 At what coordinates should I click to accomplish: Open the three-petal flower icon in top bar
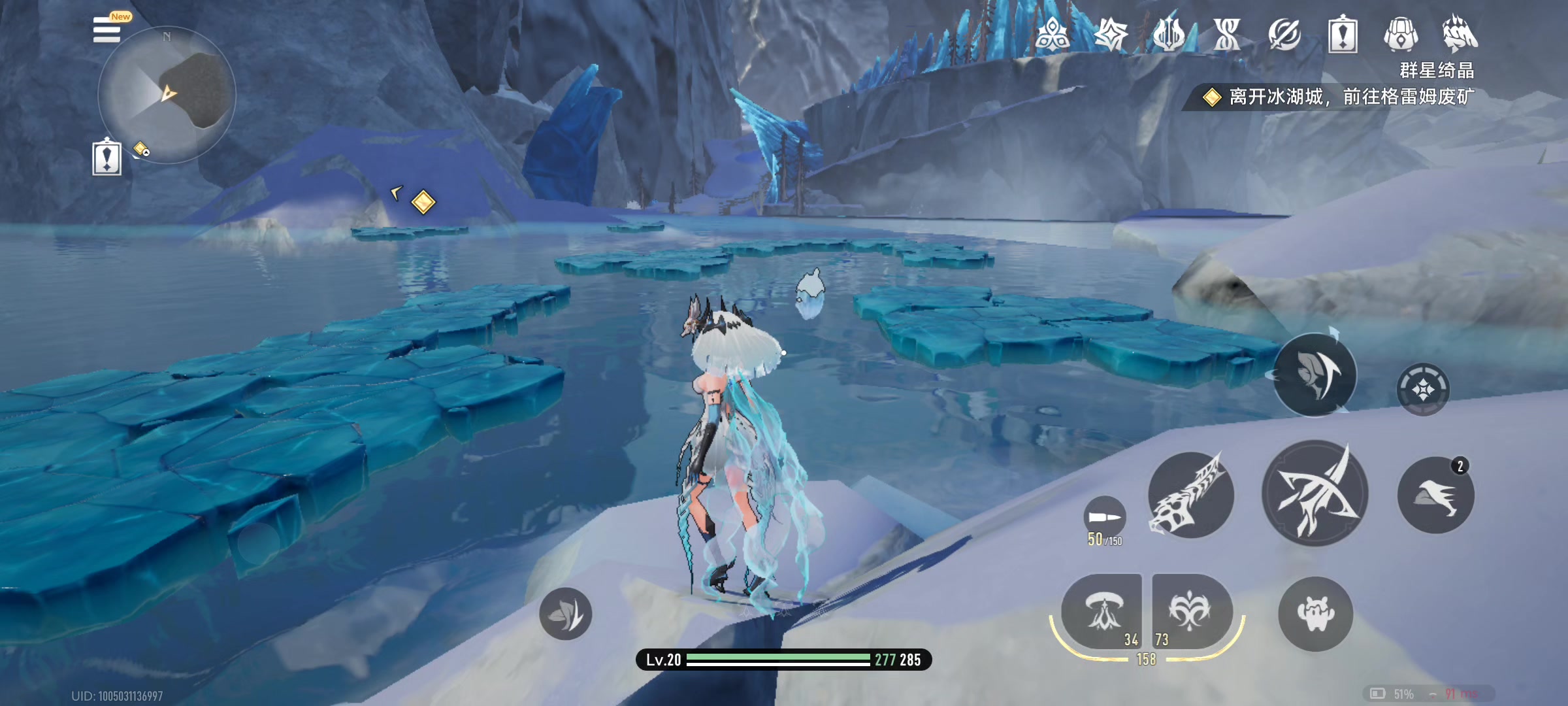coord(1053,34)
